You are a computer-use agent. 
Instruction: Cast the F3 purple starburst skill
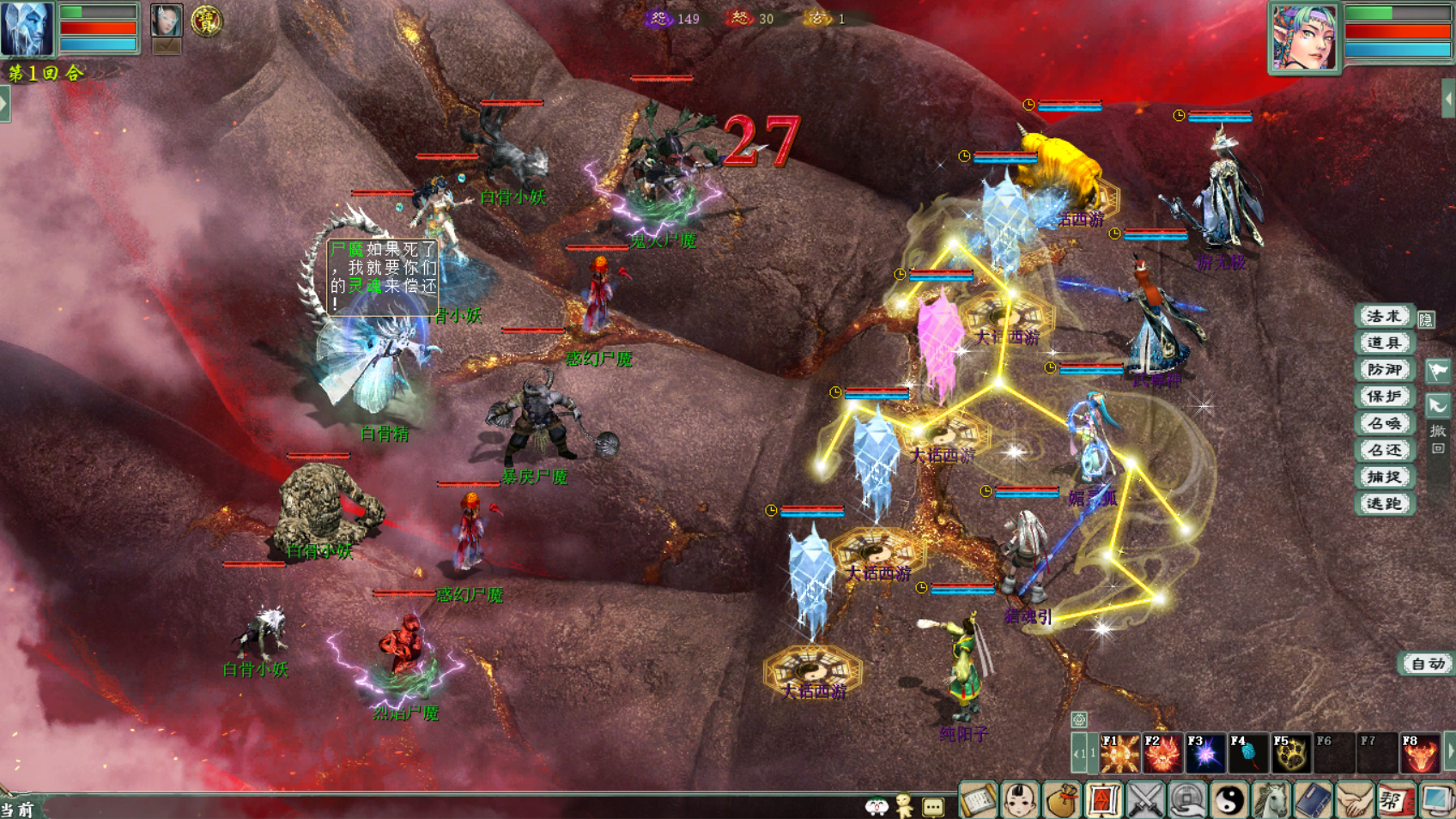tap(1205, 754)
